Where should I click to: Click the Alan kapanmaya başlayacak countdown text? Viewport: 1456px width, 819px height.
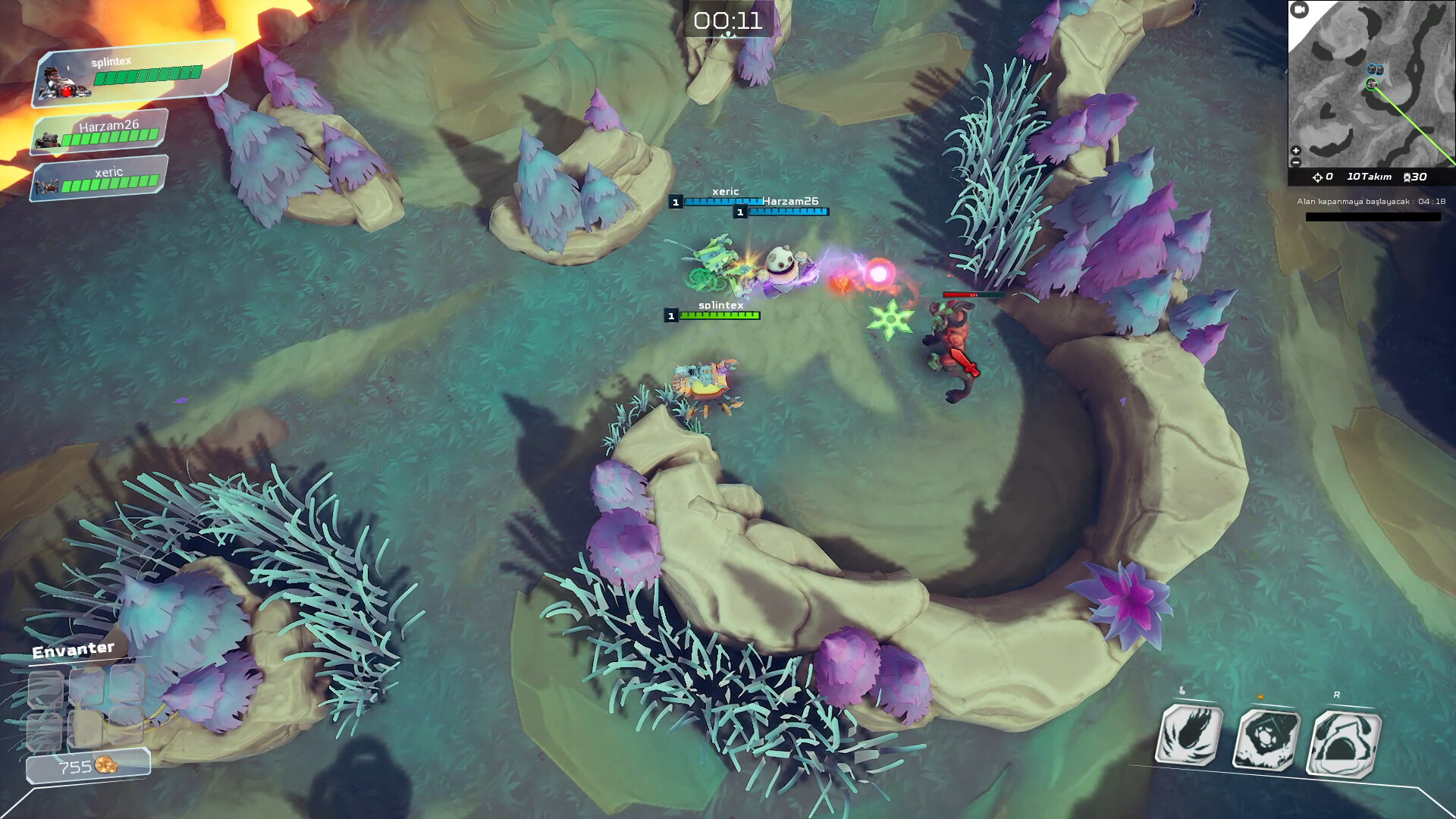click(1372, 201)
